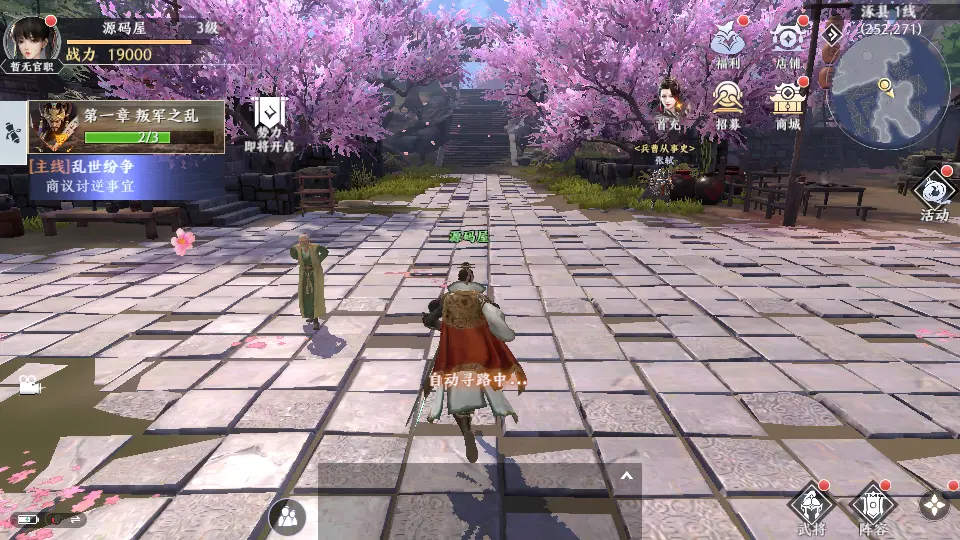Expand the chat panel arrow
Image resolution: width=960 pixels, height=540 pixels.
tap(626, 477)
